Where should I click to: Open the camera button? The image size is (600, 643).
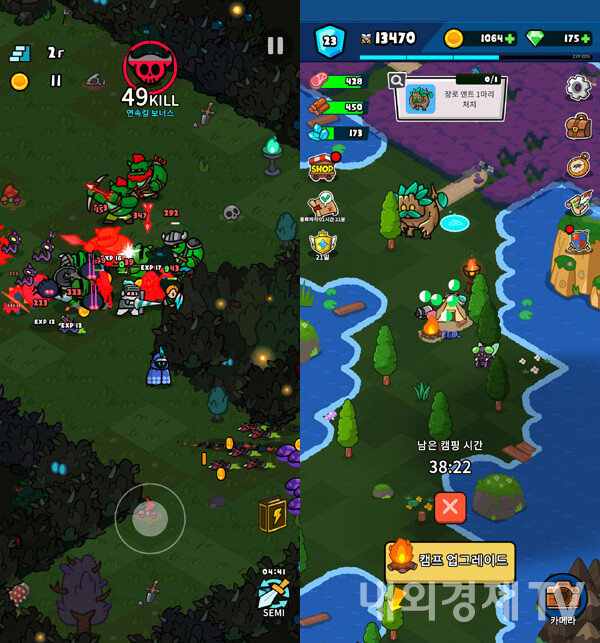(x=562, y=598)
